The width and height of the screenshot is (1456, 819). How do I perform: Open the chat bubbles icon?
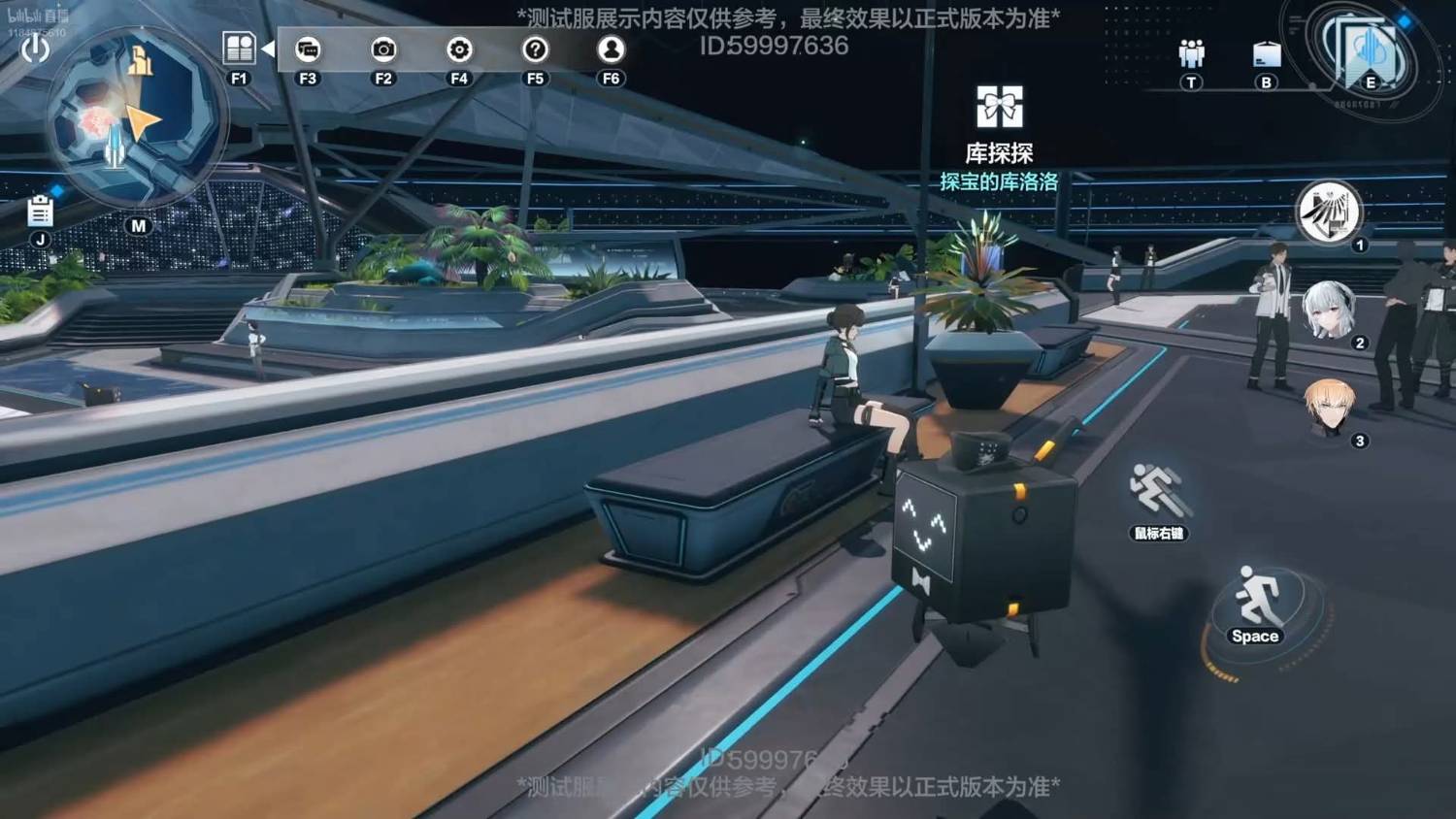point(308,49)
